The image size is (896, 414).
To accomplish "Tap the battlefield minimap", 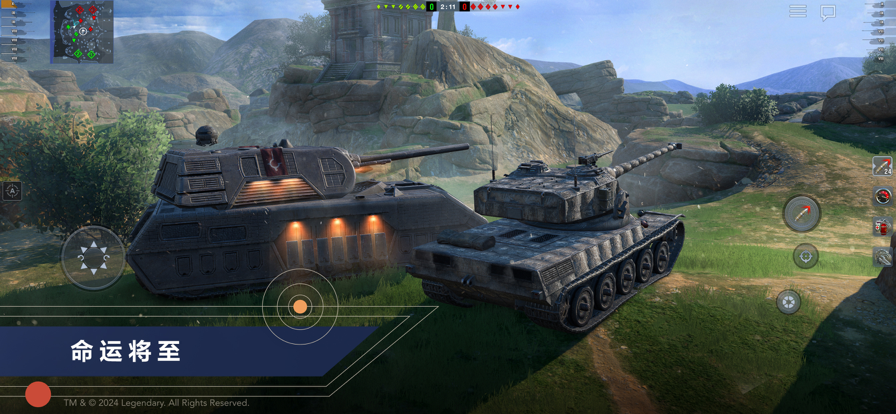I will coord(82,31).
